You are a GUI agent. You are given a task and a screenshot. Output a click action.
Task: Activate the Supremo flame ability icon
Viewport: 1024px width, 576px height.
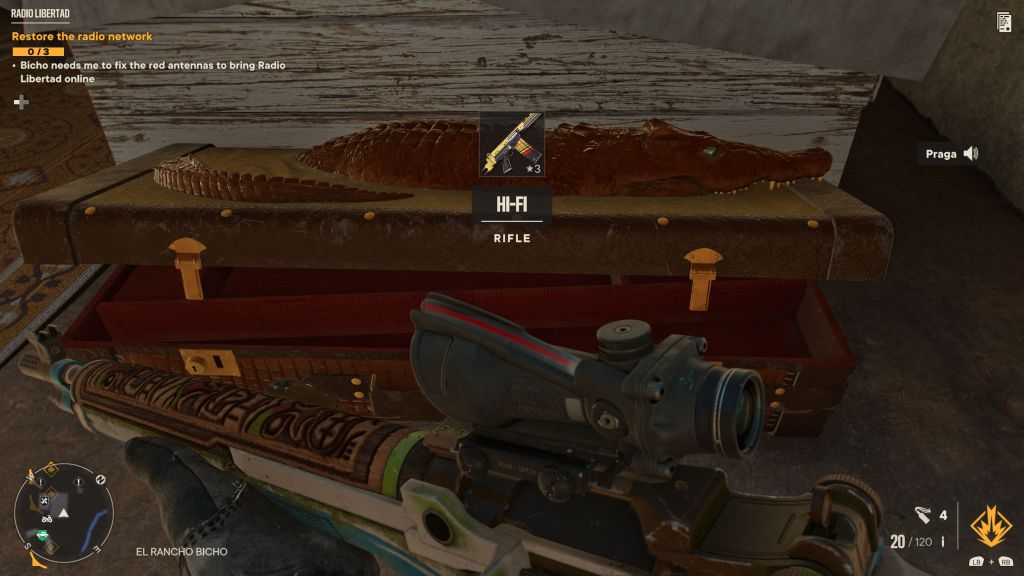(x=991, y=525)
